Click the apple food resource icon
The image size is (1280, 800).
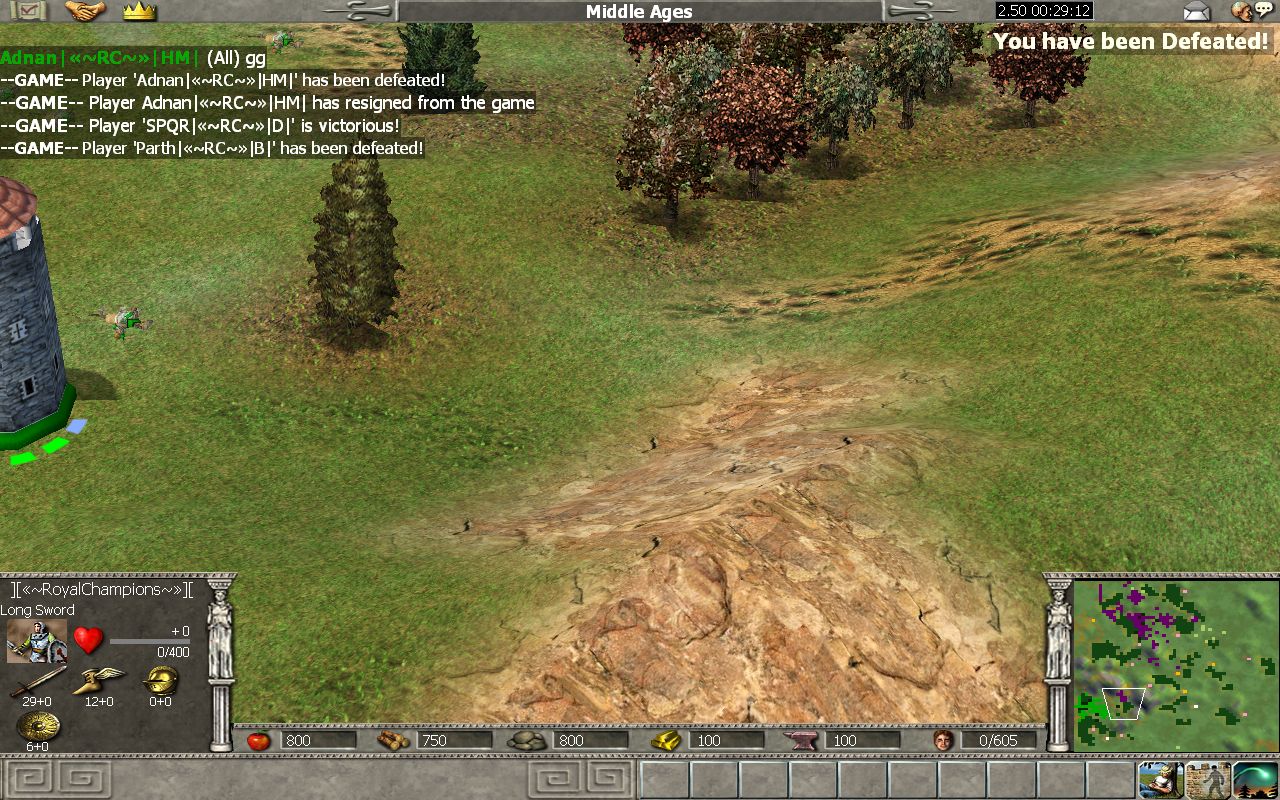[x=258, y=740]
